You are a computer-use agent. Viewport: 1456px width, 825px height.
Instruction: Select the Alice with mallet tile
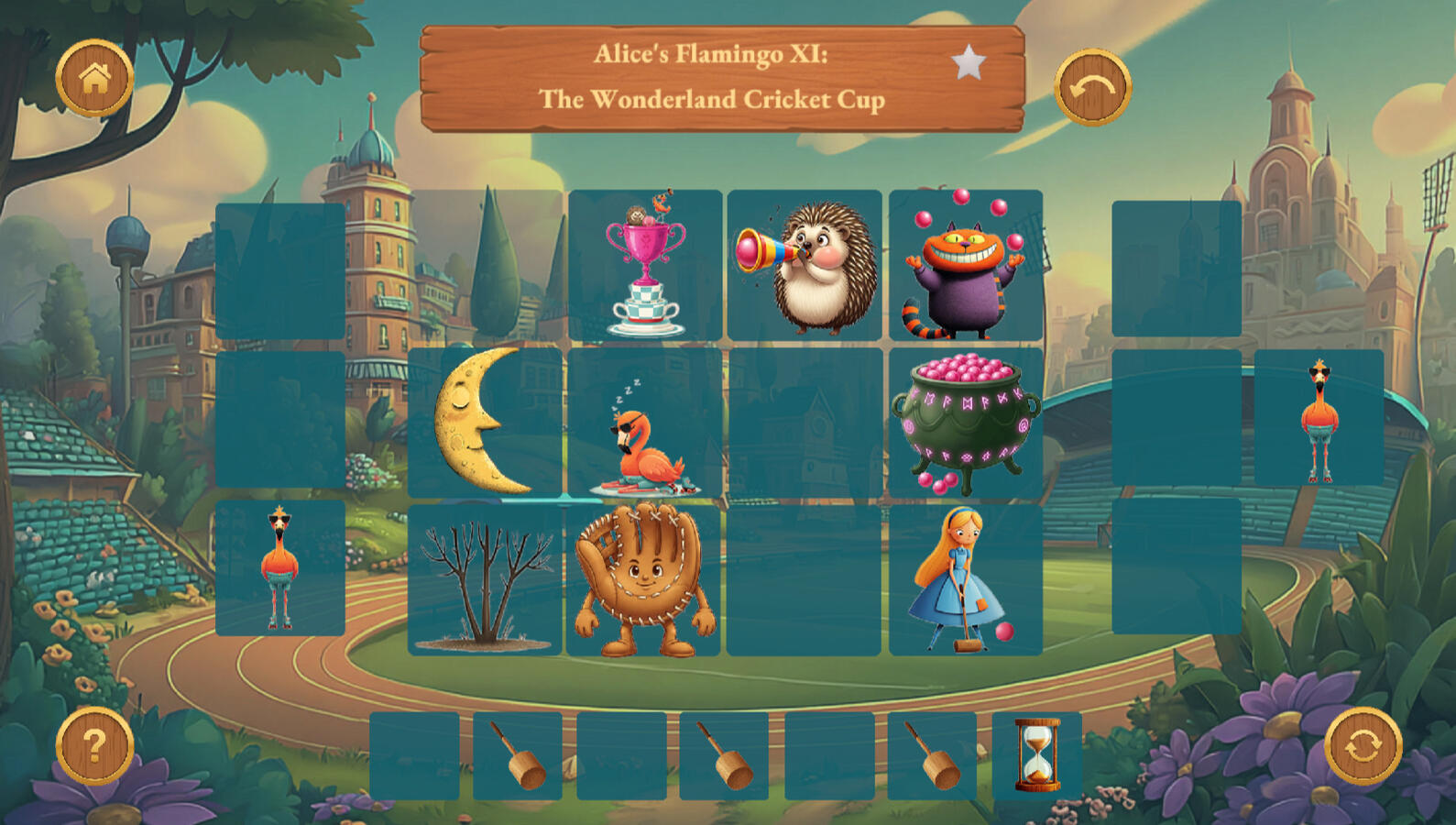coord(965,580)
